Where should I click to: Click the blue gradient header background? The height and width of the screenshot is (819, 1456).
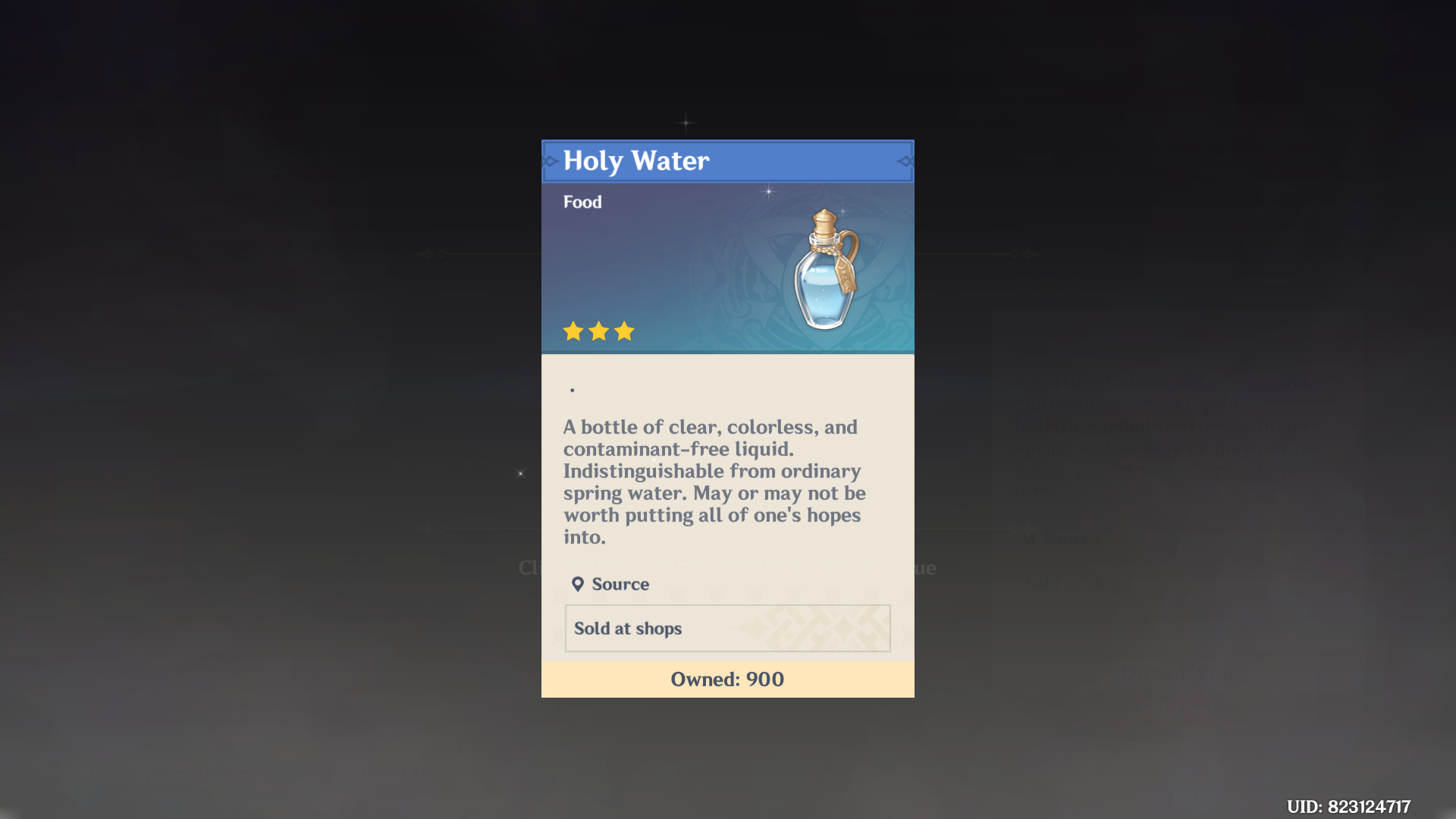pyautogui.click(x=667, y=265)
